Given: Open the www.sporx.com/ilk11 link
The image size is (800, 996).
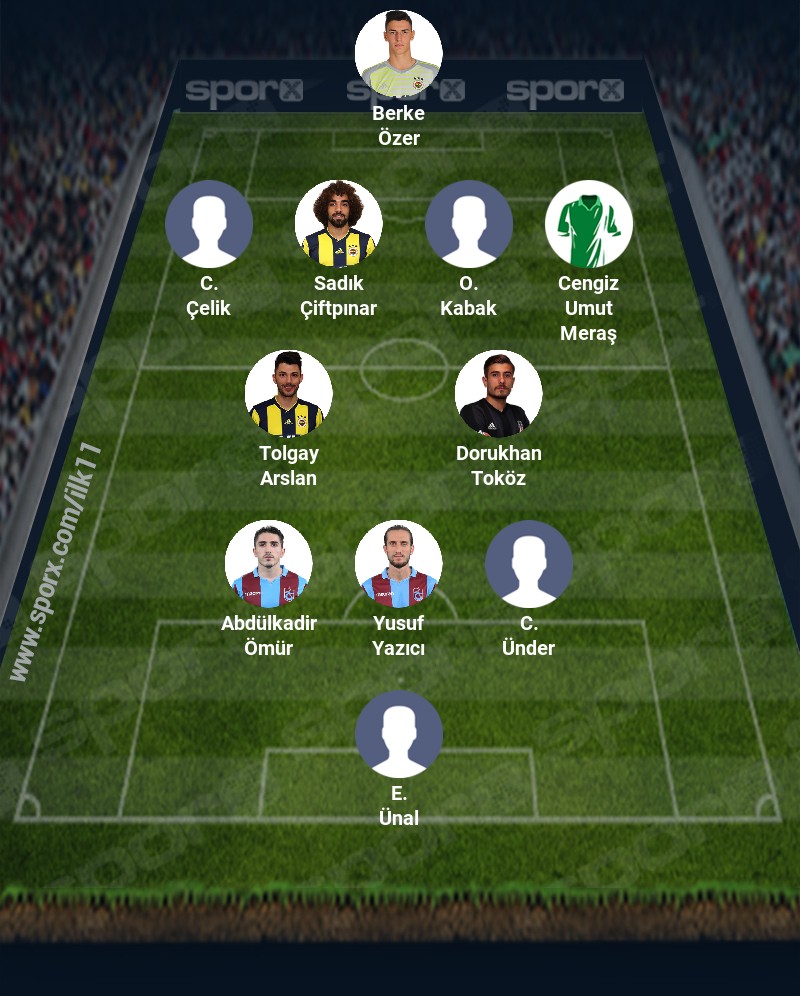Looking at the screenshot, I should pos(57,562).
